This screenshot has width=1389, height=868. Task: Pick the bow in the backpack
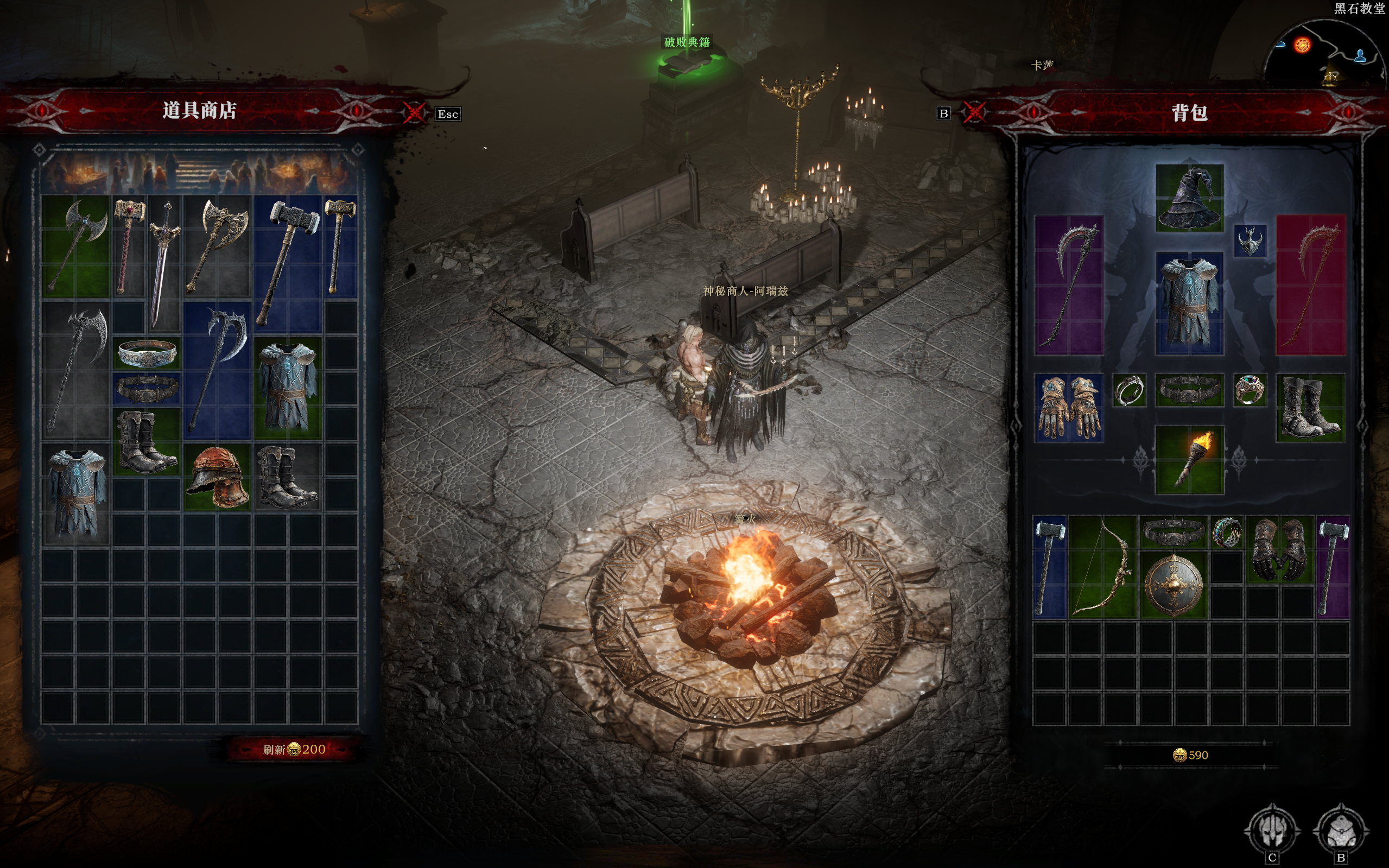click(1102, 567)
